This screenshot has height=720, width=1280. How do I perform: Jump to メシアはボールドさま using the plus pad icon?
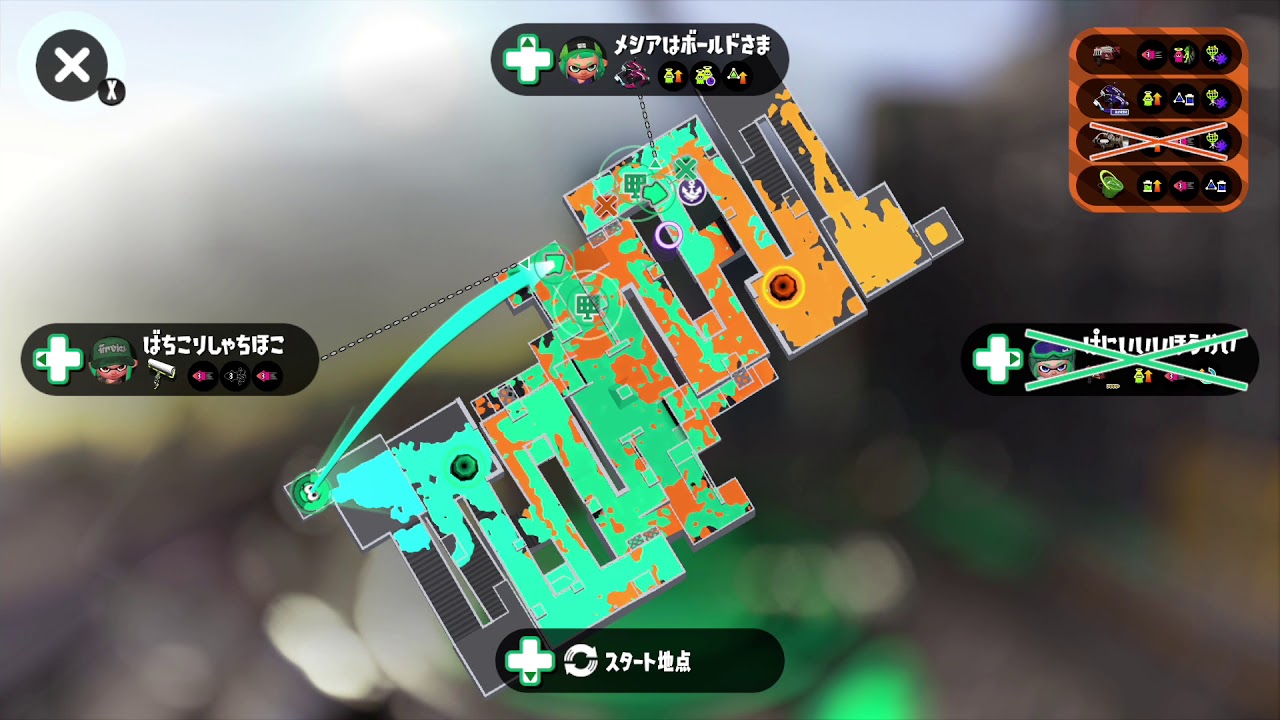point(531,60)
